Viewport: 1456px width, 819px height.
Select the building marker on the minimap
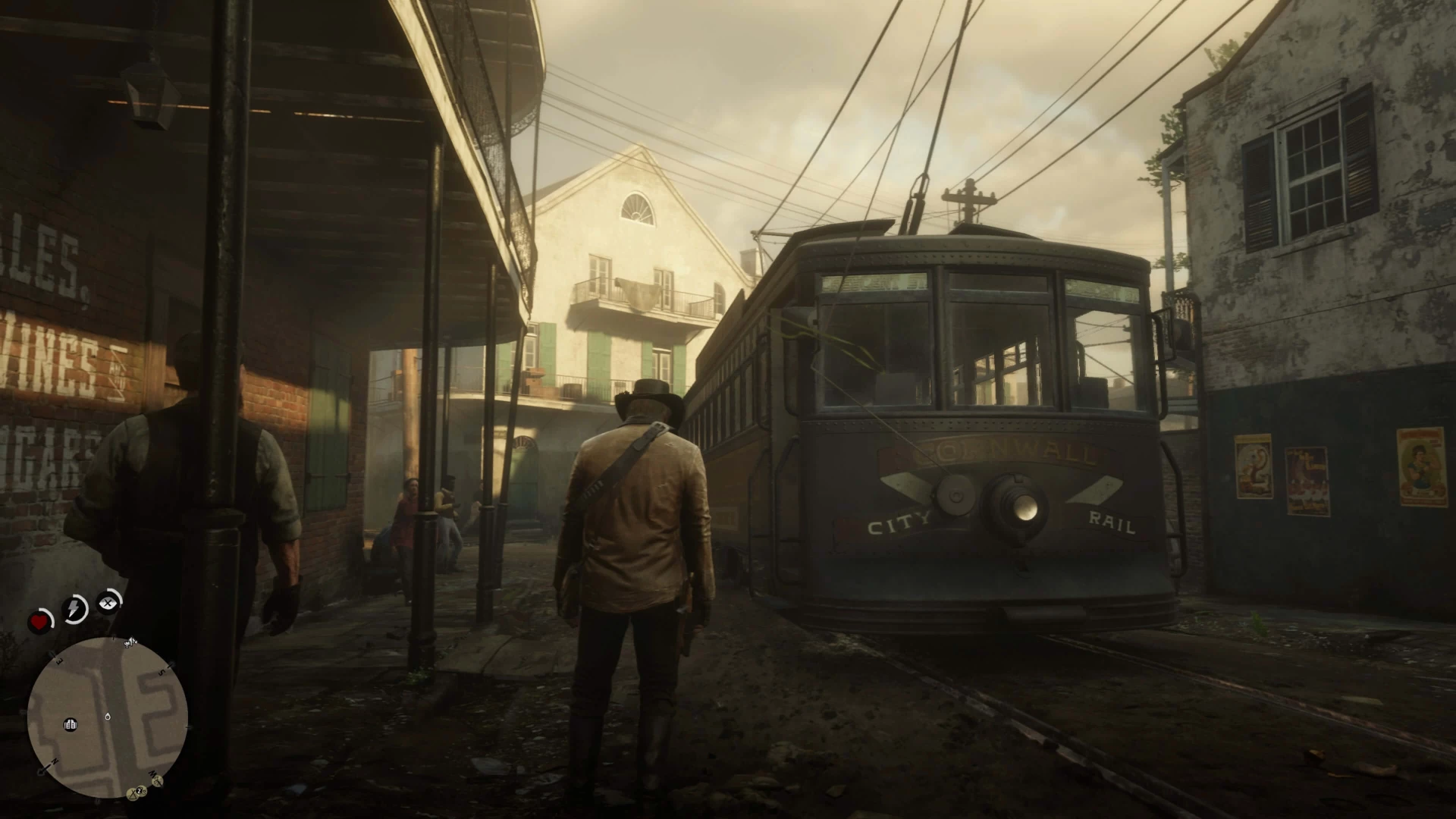(71, 724)
